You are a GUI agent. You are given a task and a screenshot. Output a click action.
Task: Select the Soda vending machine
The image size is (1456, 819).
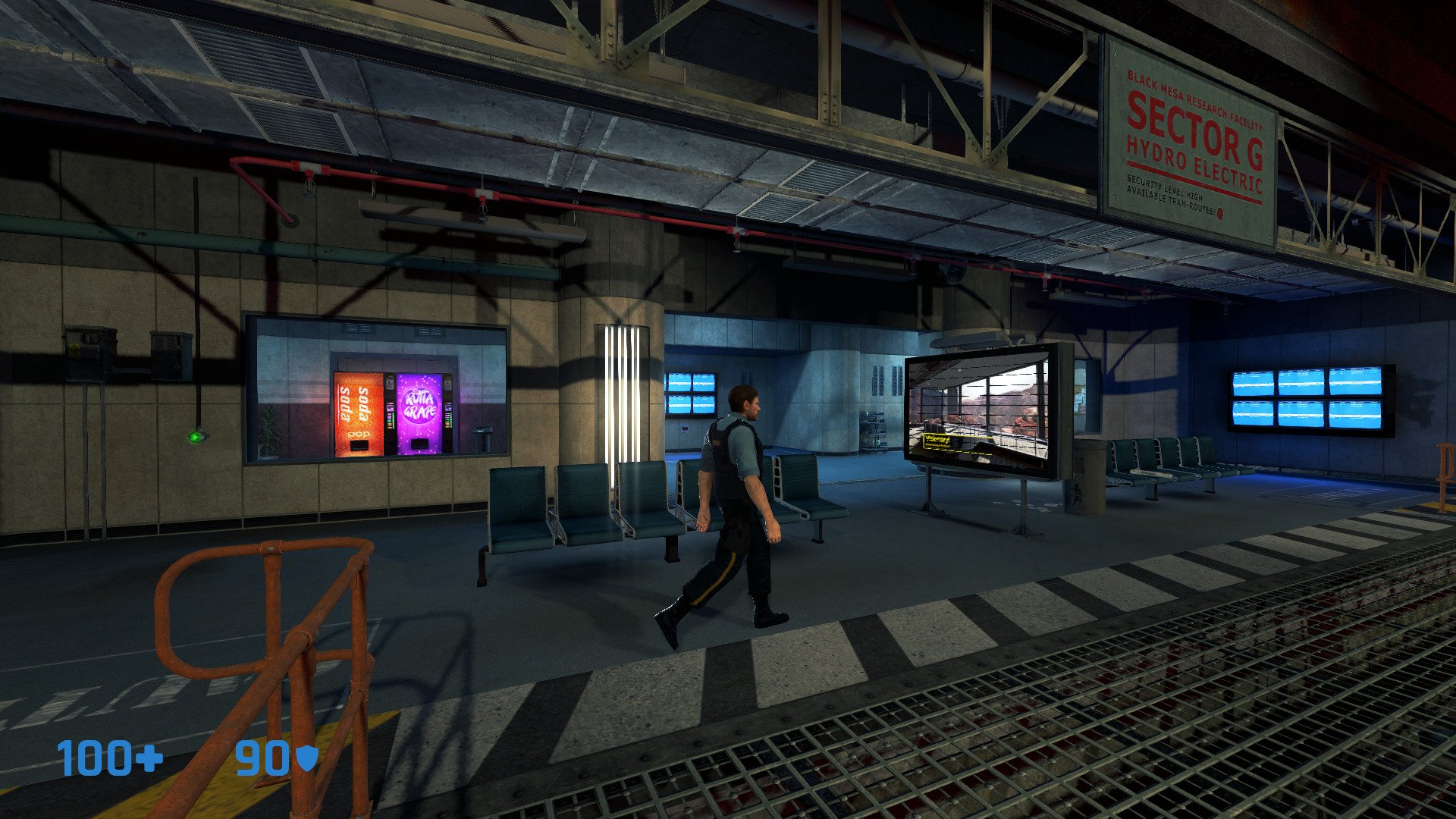pyautogui.click(x=356, y=413)
